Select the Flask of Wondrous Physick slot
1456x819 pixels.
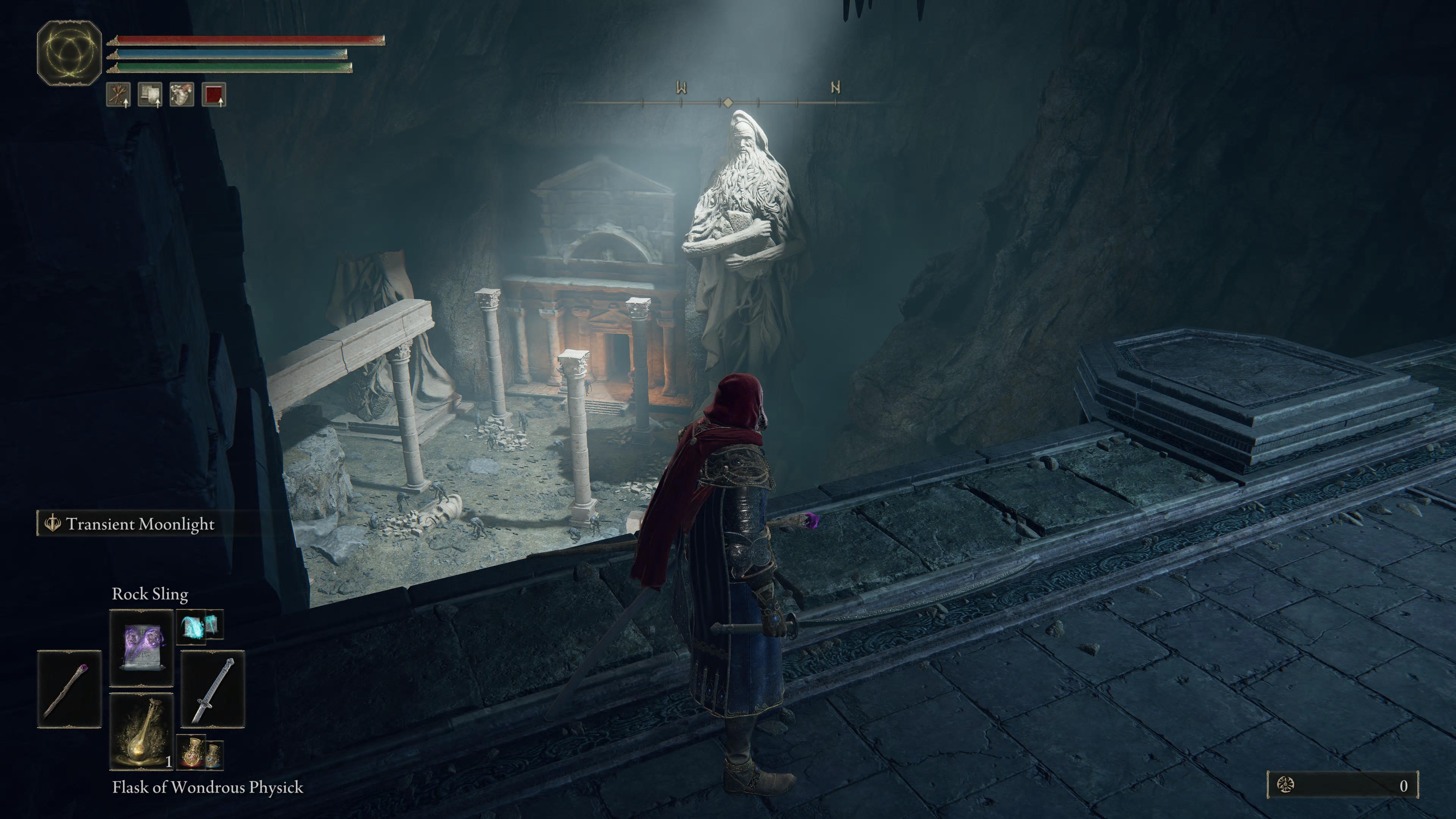coord(141,731)
